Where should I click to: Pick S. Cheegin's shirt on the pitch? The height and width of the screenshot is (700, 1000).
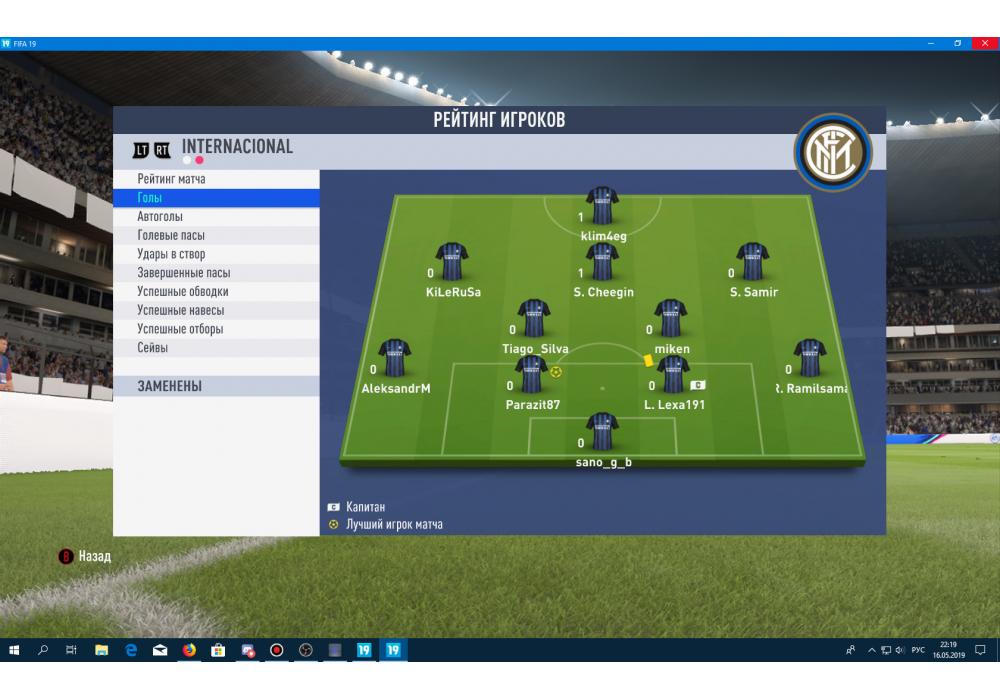pyautogui.click(x=603, y=262)
